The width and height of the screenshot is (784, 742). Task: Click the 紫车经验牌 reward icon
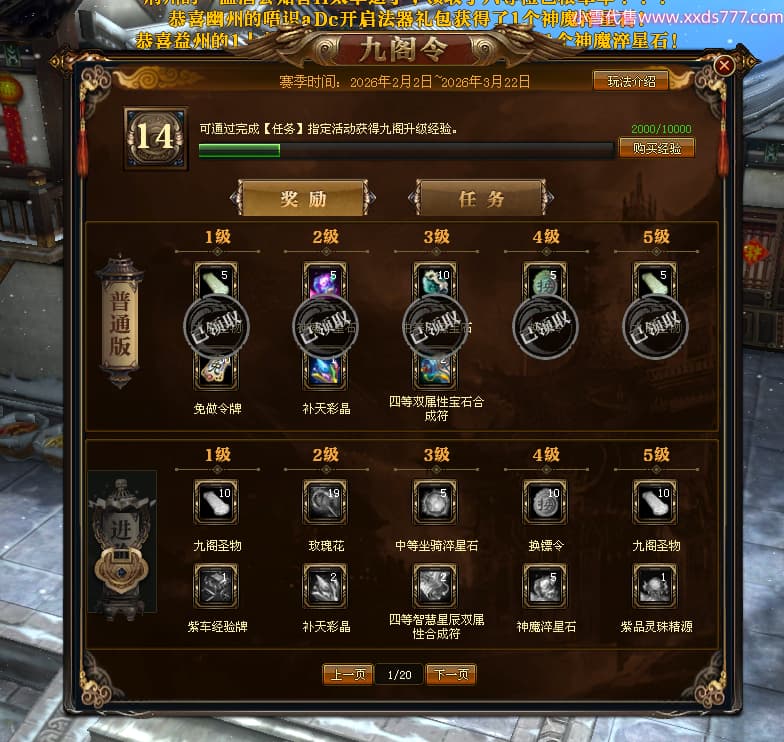click(x=215, y=586)
